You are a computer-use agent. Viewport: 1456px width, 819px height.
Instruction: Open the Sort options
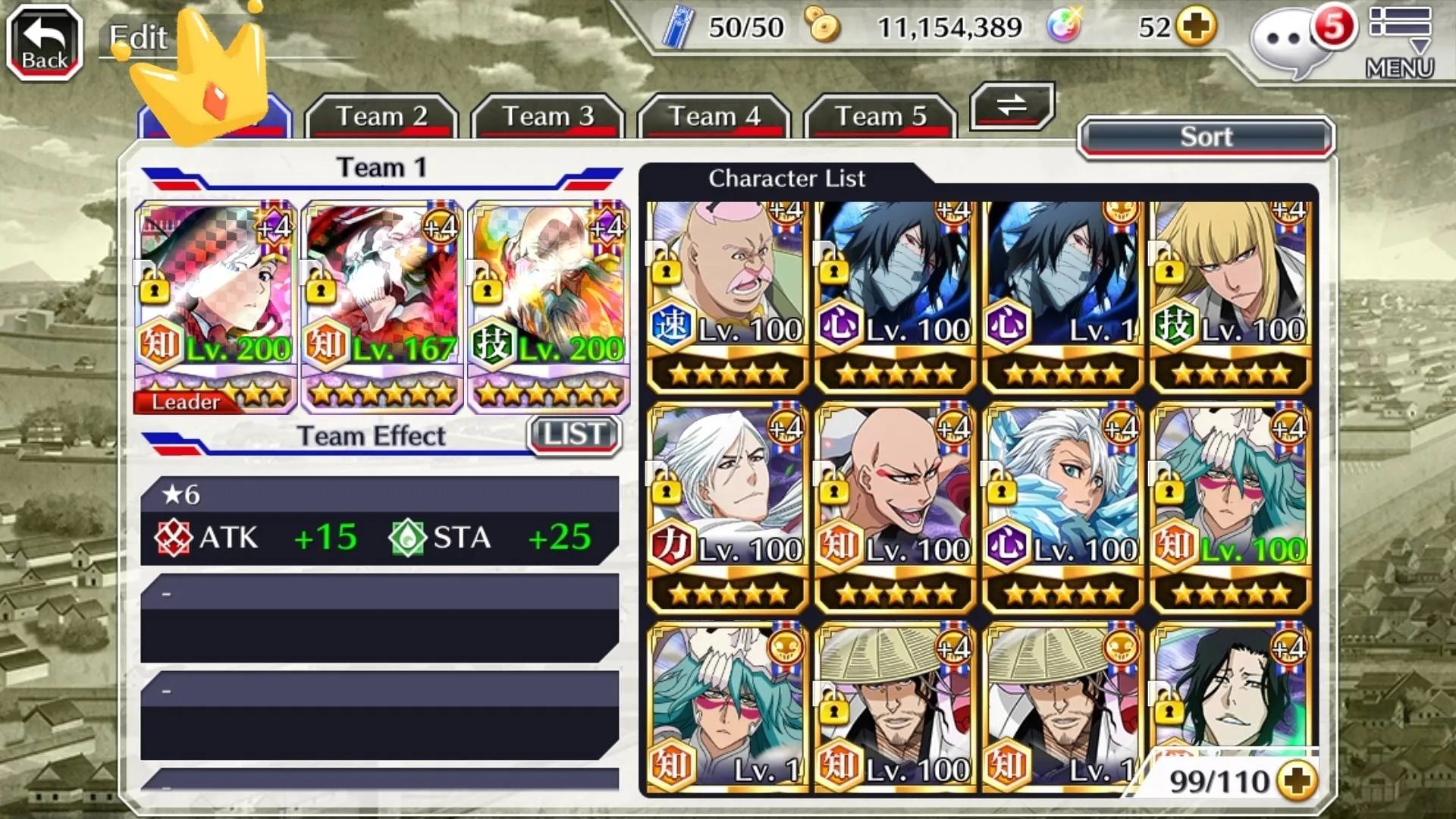[x=1206, y=137]
